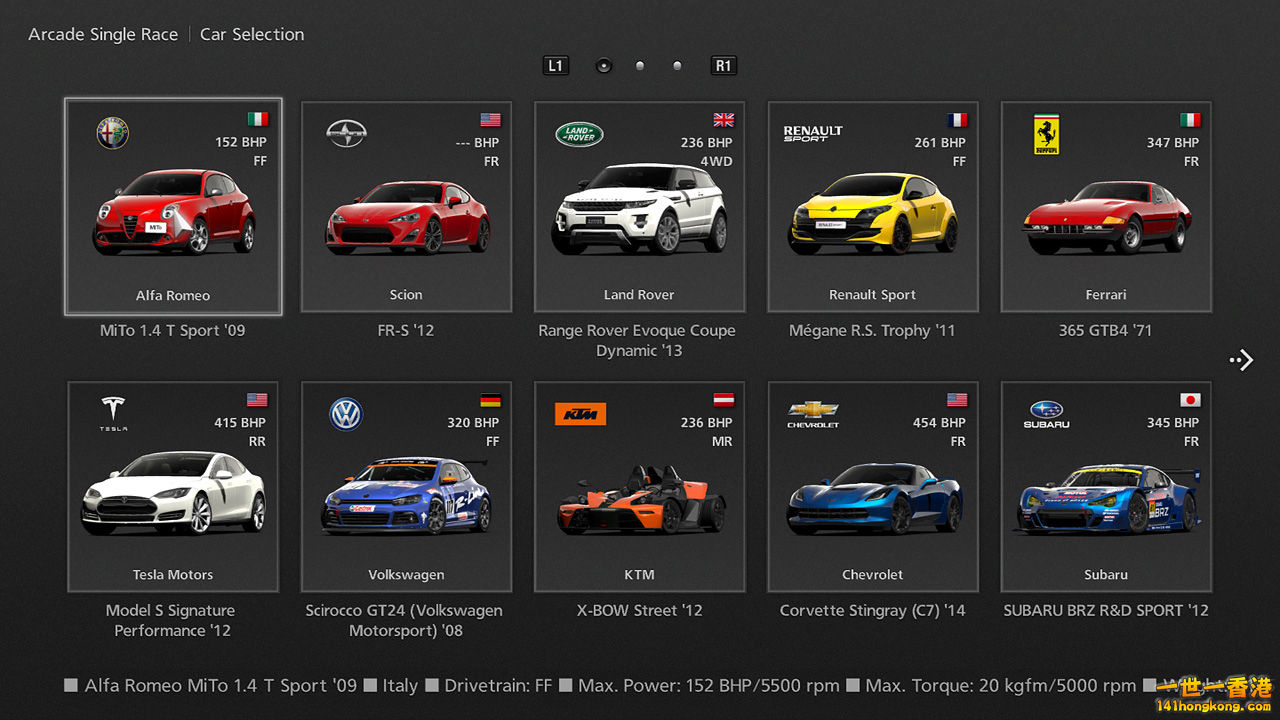Select the Ferrari prancing horse emblem
The height and width of the screenshot is (720, 1280).
[1046, 133]
